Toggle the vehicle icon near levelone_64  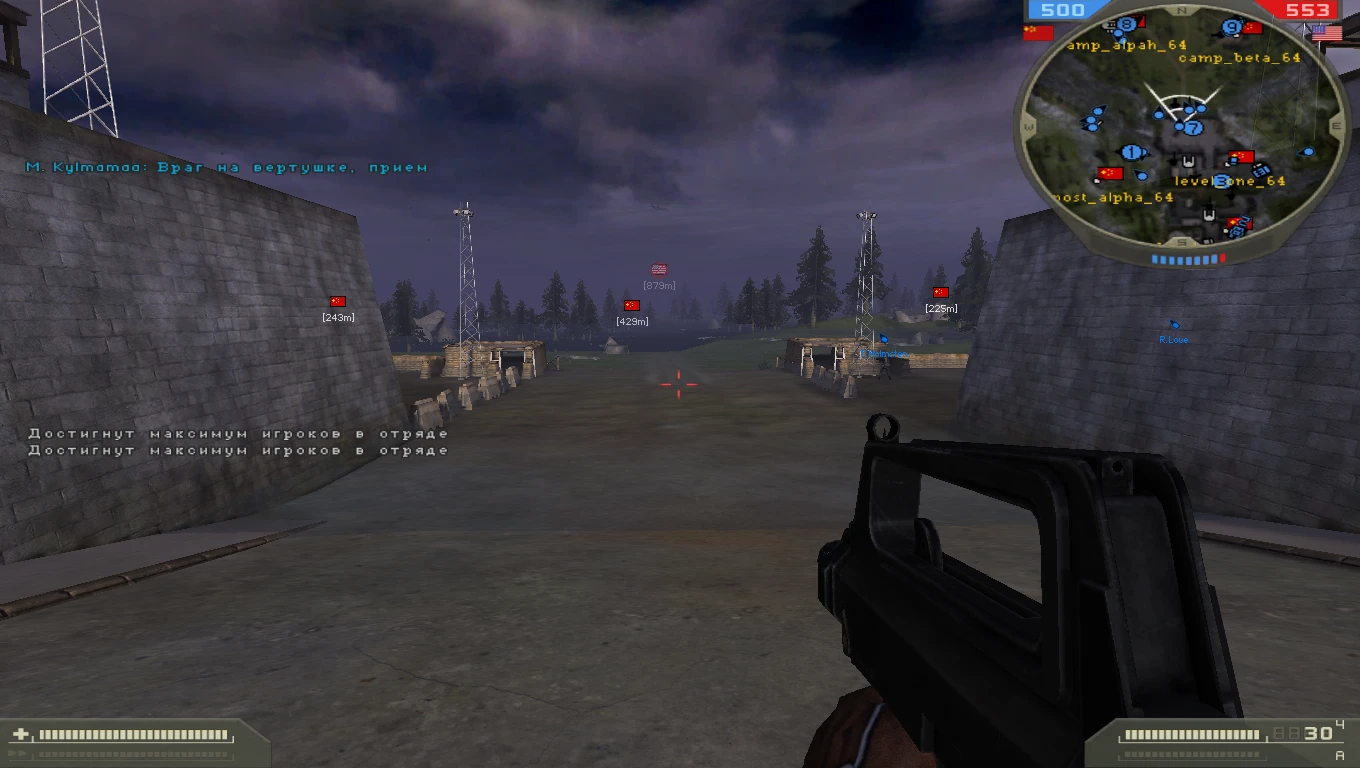tap(1260, 172)
